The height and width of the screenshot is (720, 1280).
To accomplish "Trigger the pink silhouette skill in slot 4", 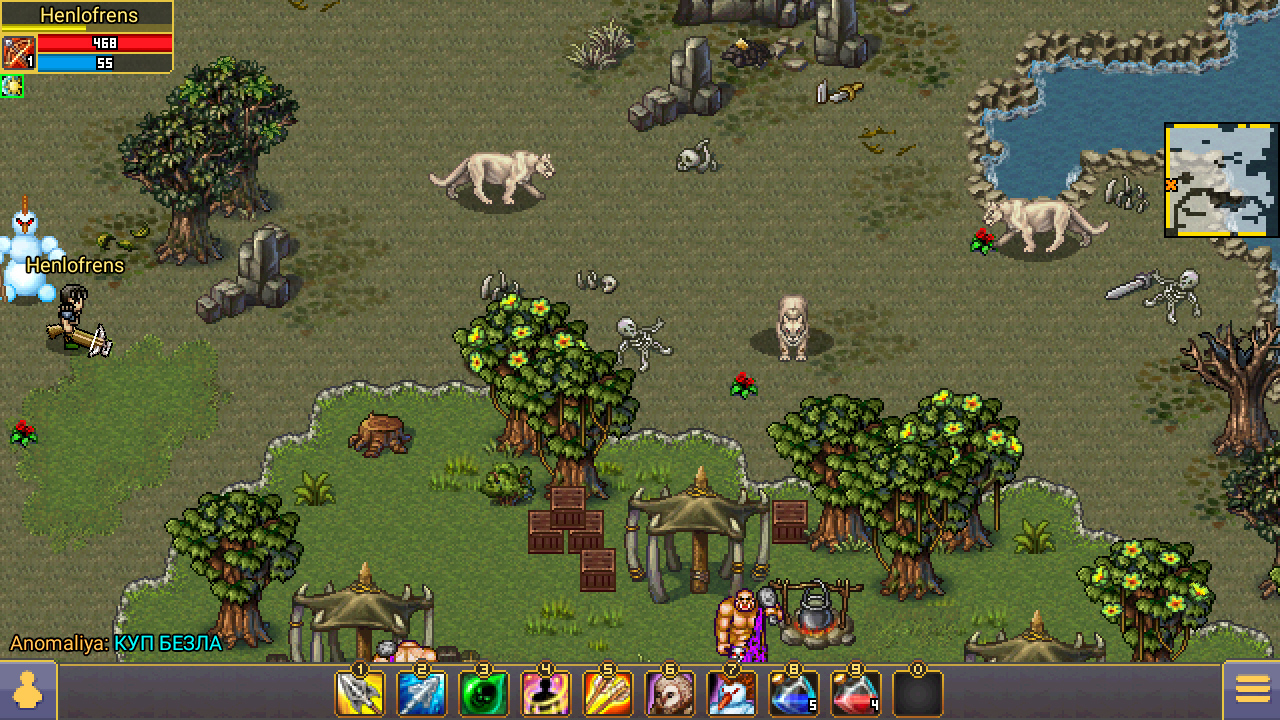I will 545,693.
